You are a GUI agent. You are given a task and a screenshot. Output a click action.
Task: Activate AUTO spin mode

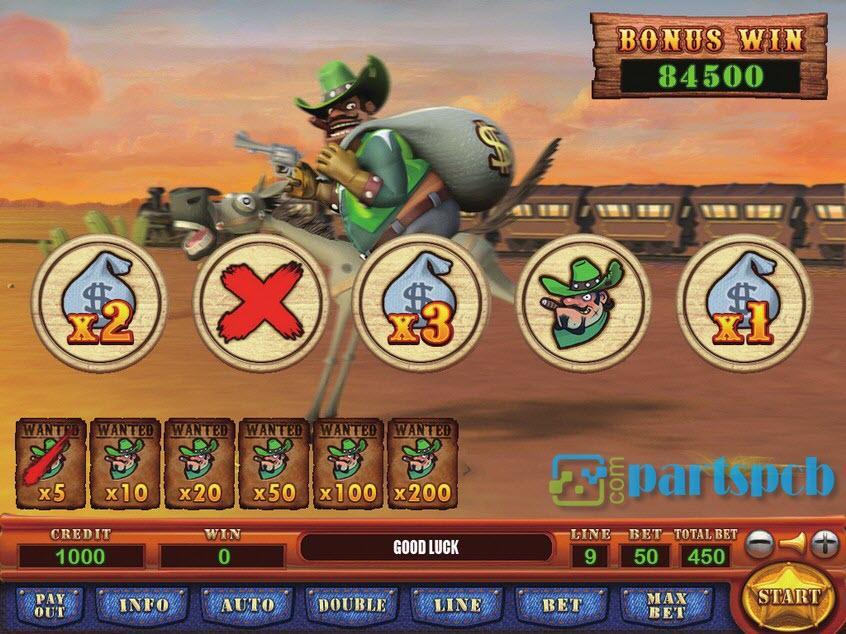[247, 605]
